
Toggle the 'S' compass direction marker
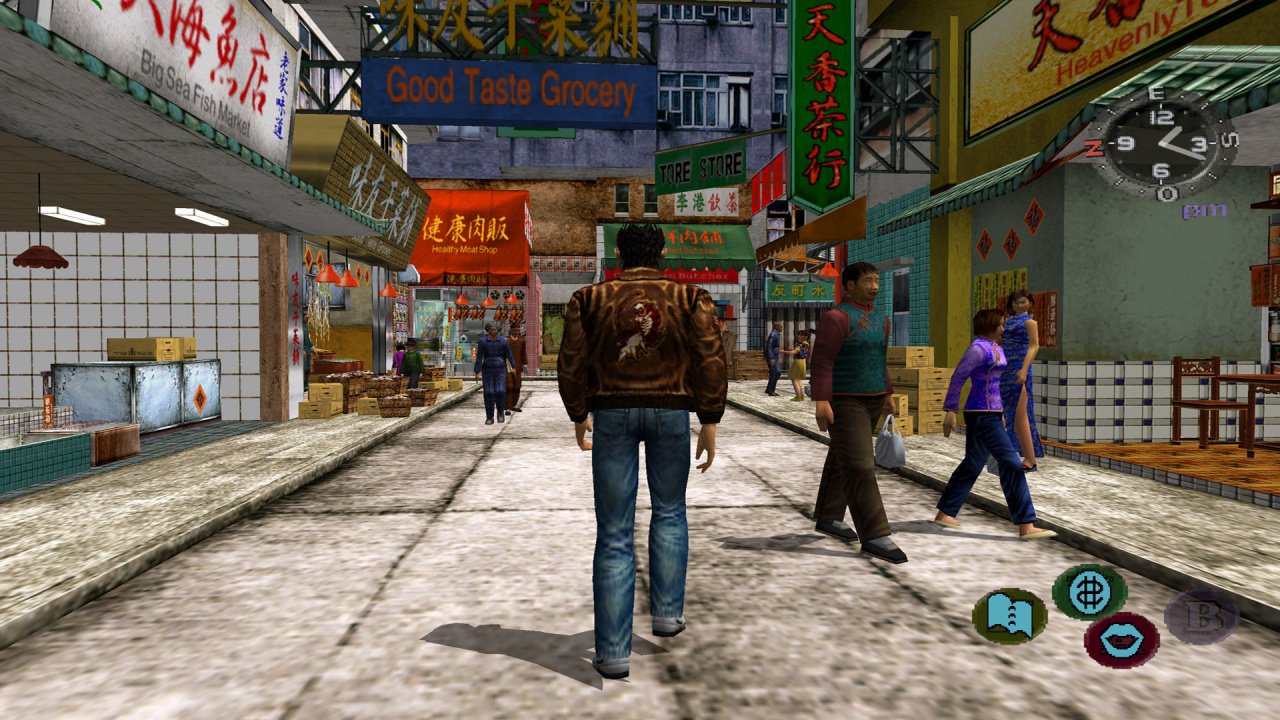(1229, 137)
